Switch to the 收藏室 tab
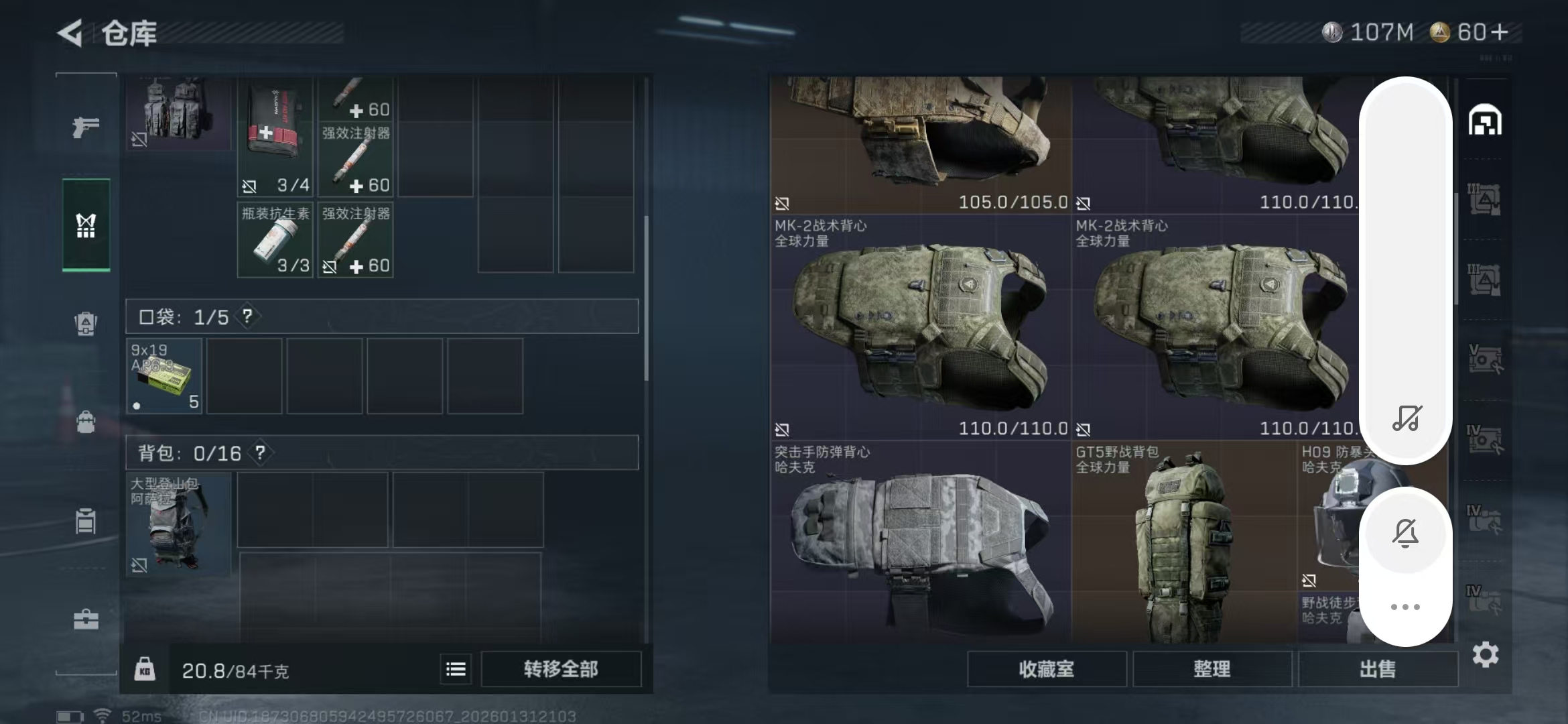The image size is (1568, 724). 1047,669
